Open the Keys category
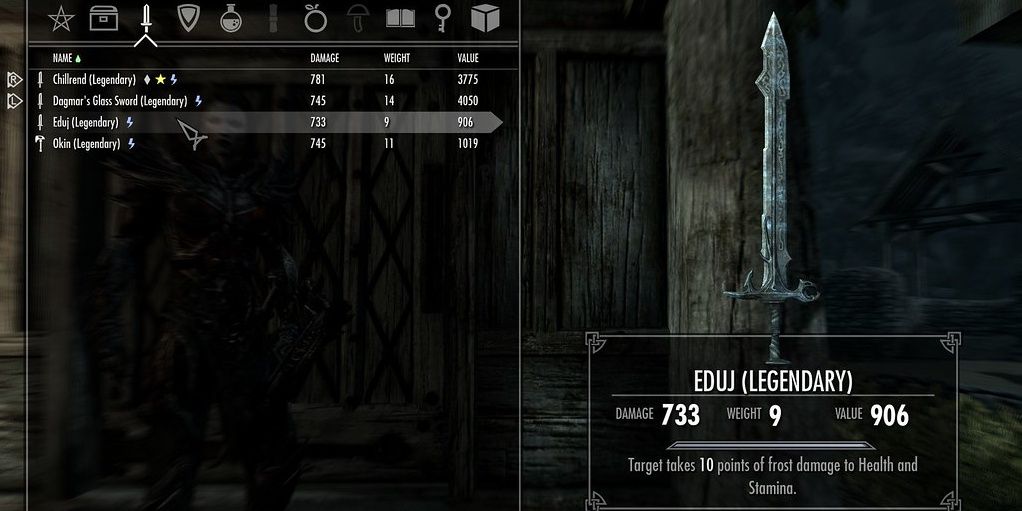This screenshot has height=511, width=1022. coord(443,18)
